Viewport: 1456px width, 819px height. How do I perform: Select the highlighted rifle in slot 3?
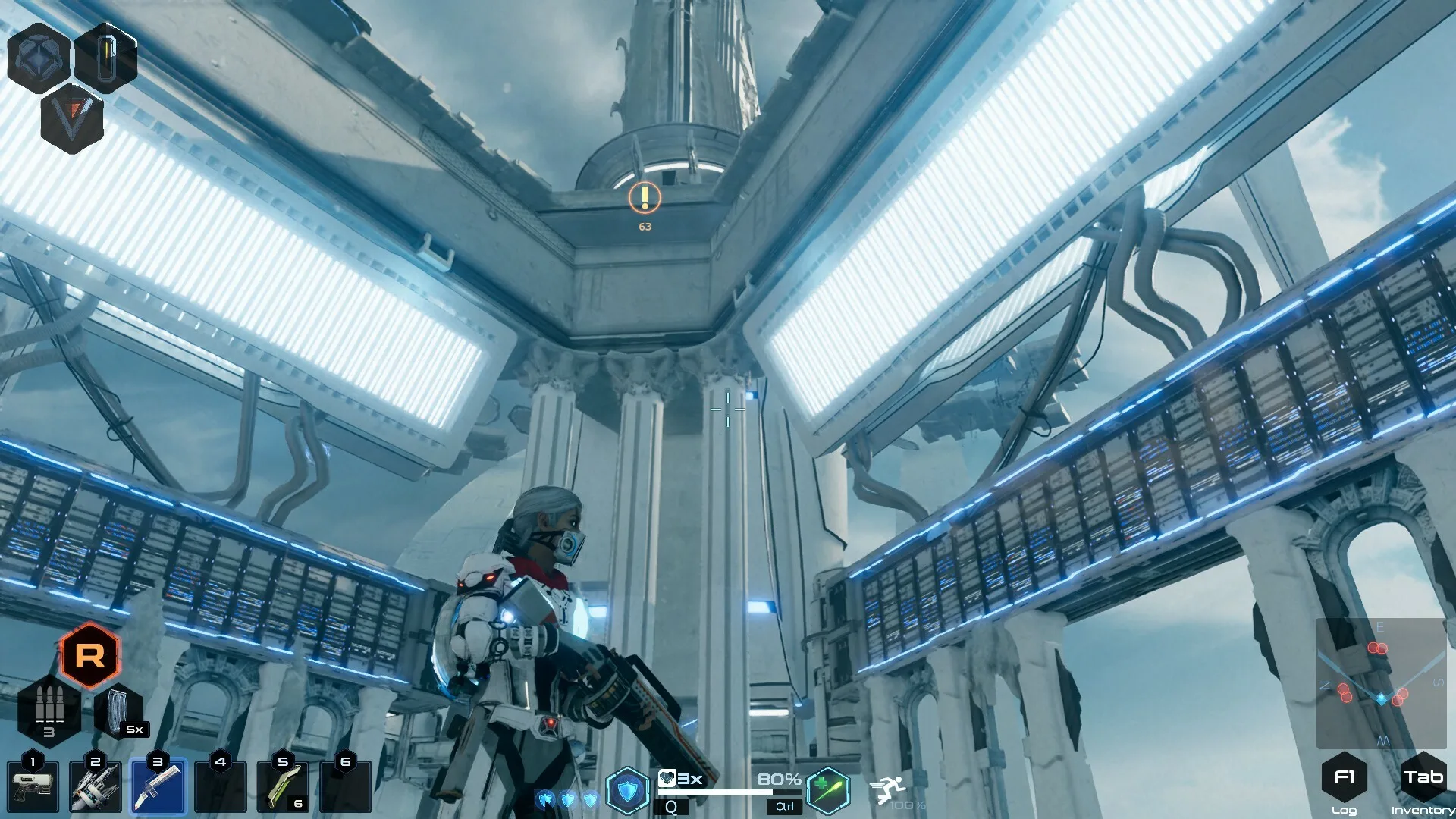coord(158,787)
